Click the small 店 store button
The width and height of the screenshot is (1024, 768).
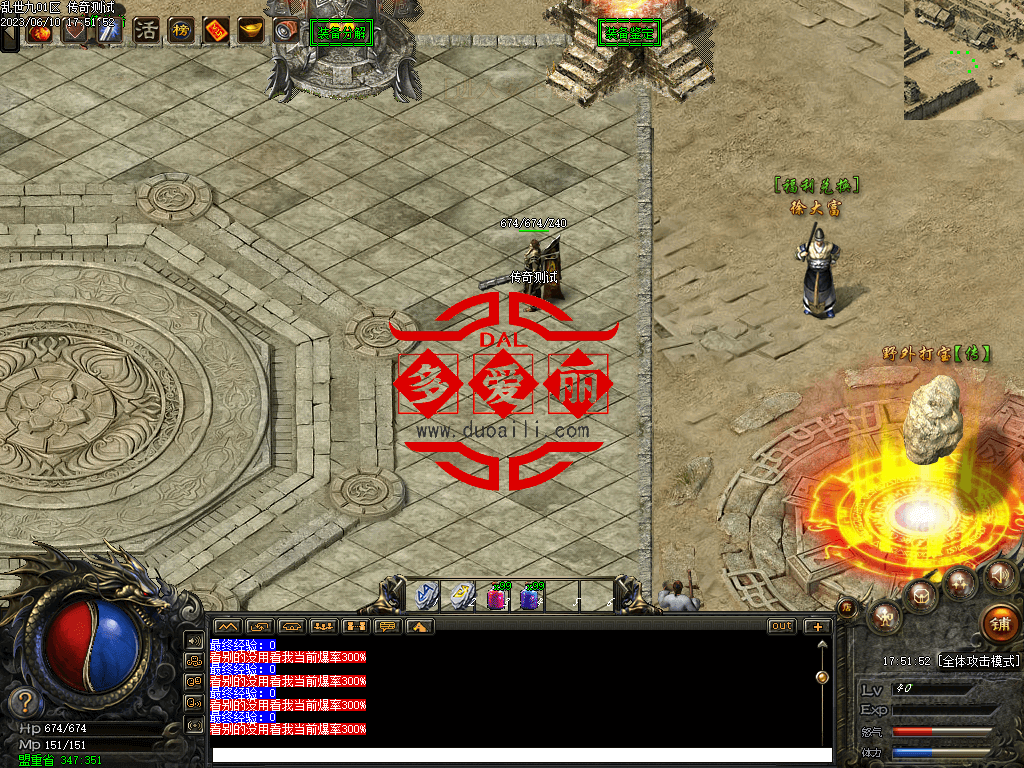pos(846,606)
